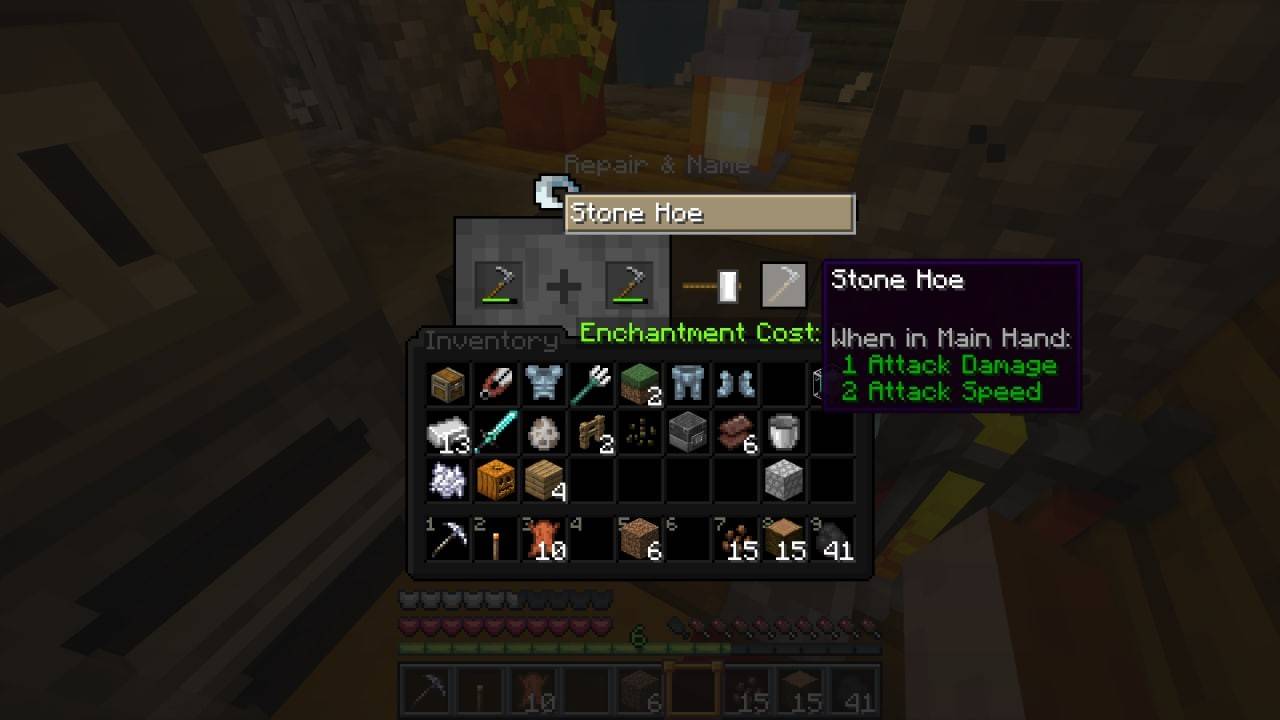Select the damaged Stone Hoe in the first anvil slot
The width and height of the screenshot is (1280, 720).
click(497, 284)
